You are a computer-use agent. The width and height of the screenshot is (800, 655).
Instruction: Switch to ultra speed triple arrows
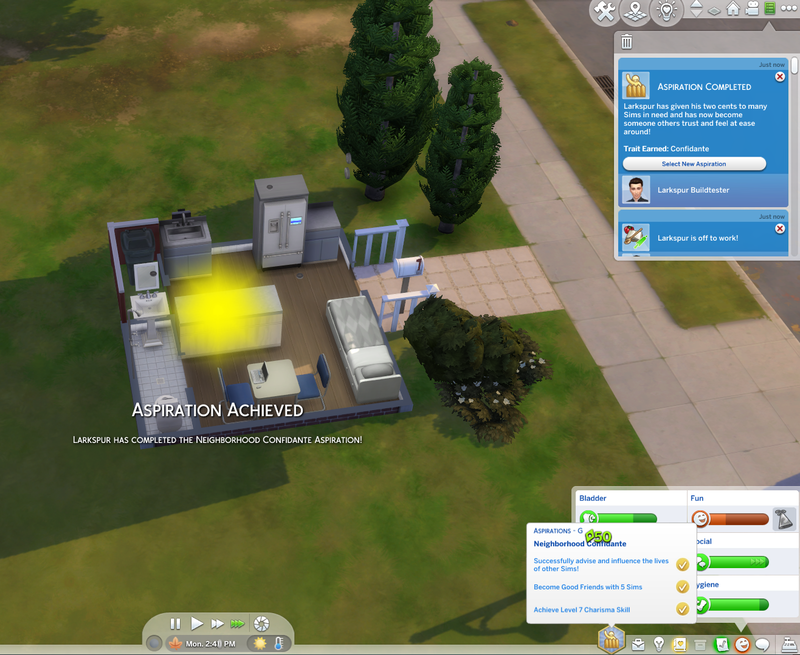click(237, 623)
